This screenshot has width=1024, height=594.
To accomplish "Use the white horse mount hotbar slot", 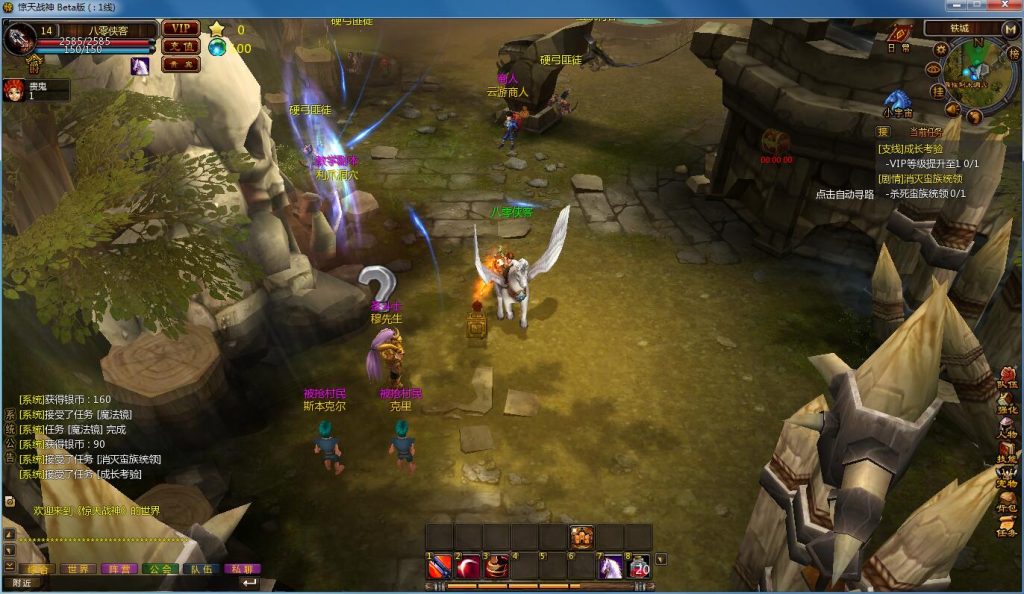I will click(x=611, y=567).
